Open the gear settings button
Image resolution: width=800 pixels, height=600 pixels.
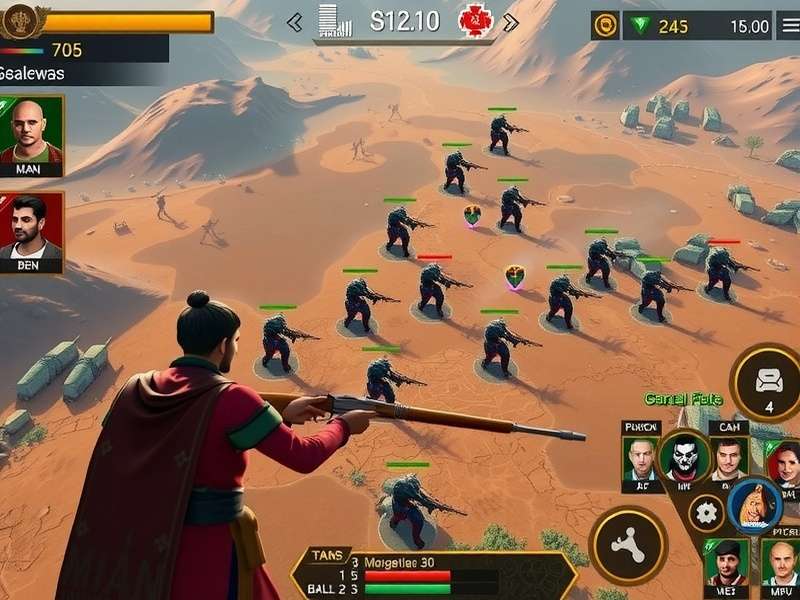[x=706, y=513]
